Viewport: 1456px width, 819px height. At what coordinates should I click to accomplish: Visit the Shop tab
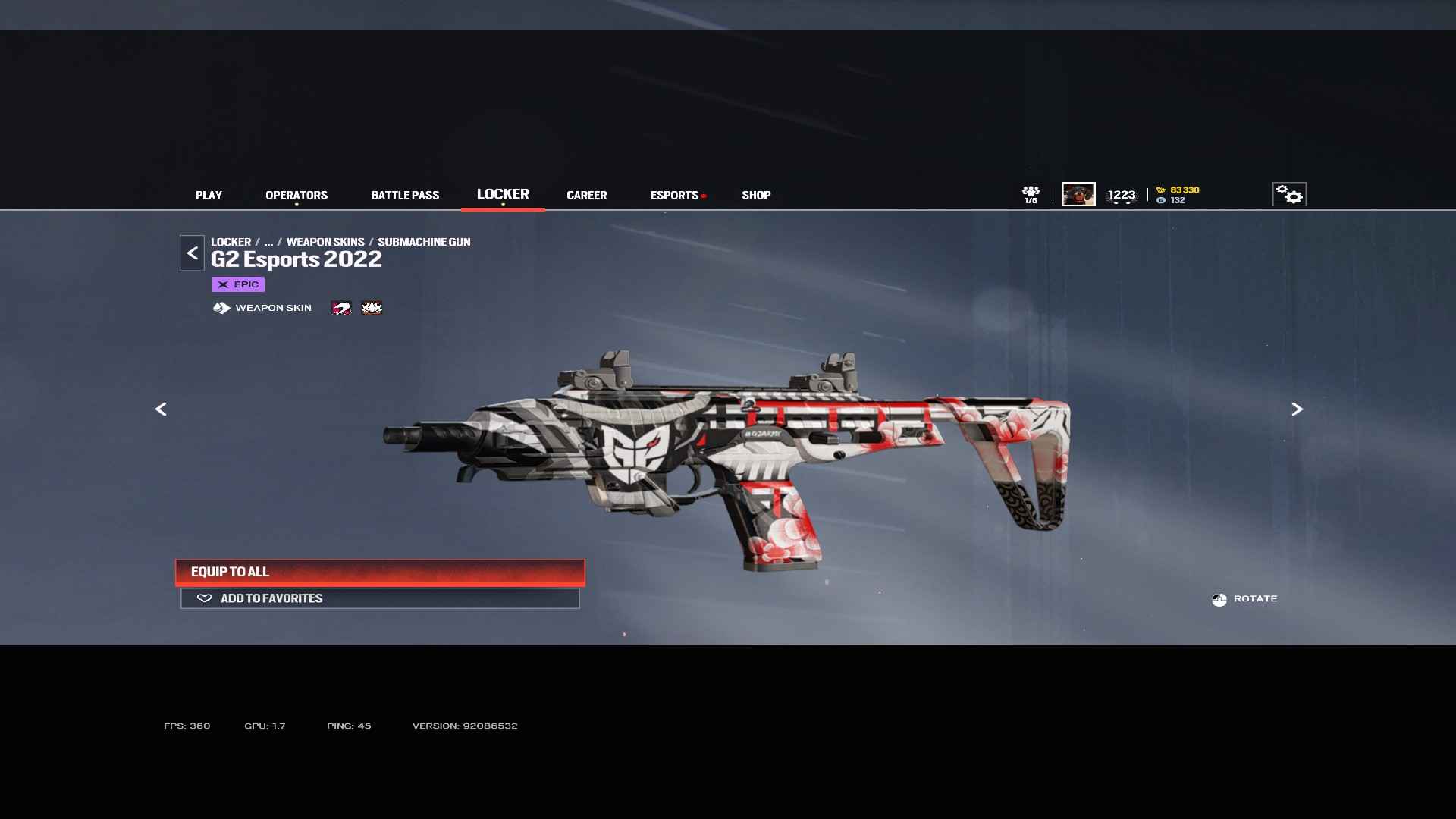coord(756,195)
